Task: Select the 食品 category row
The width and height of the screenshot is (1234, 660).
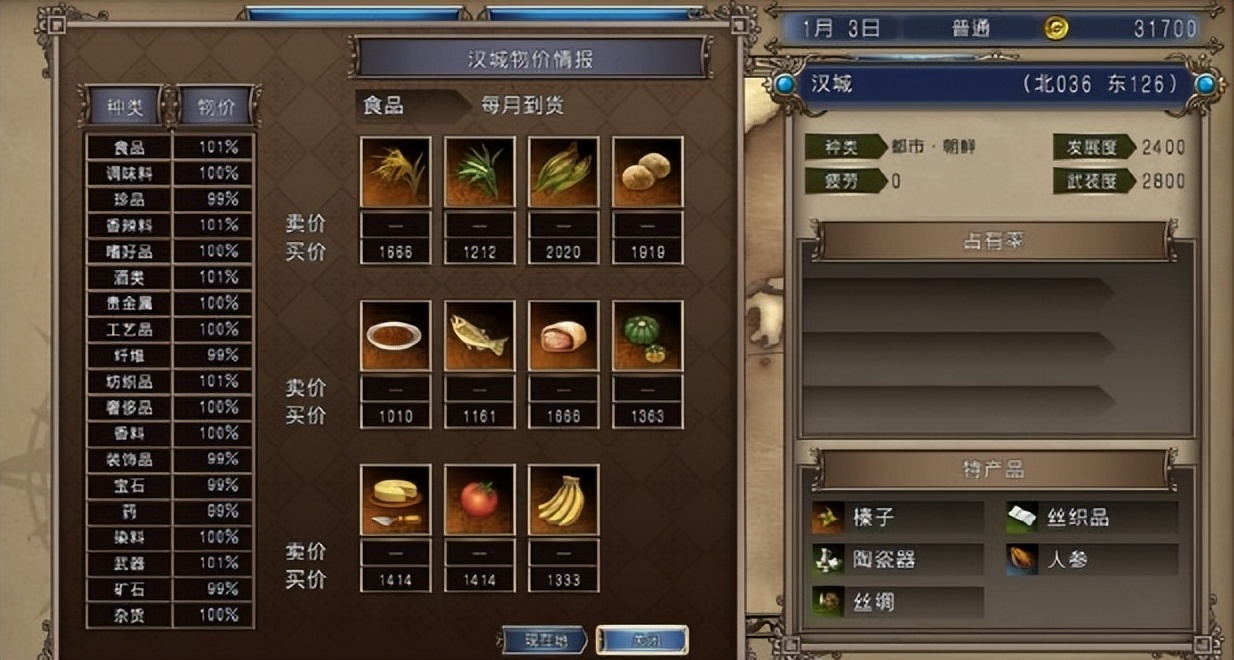Action: pos(129,147)
